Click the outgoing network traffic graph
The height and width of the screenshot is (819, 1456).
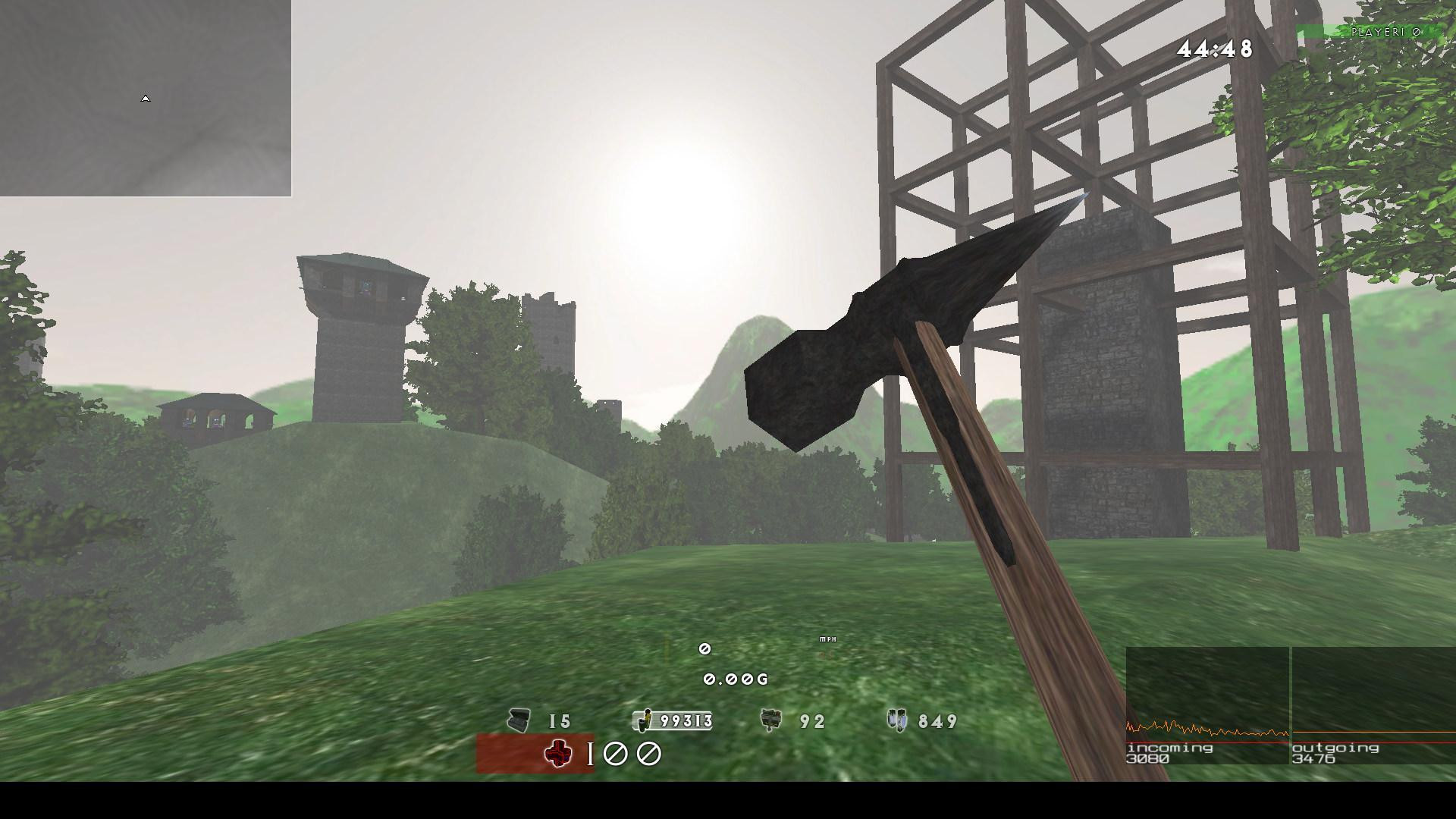point(1373,705)
